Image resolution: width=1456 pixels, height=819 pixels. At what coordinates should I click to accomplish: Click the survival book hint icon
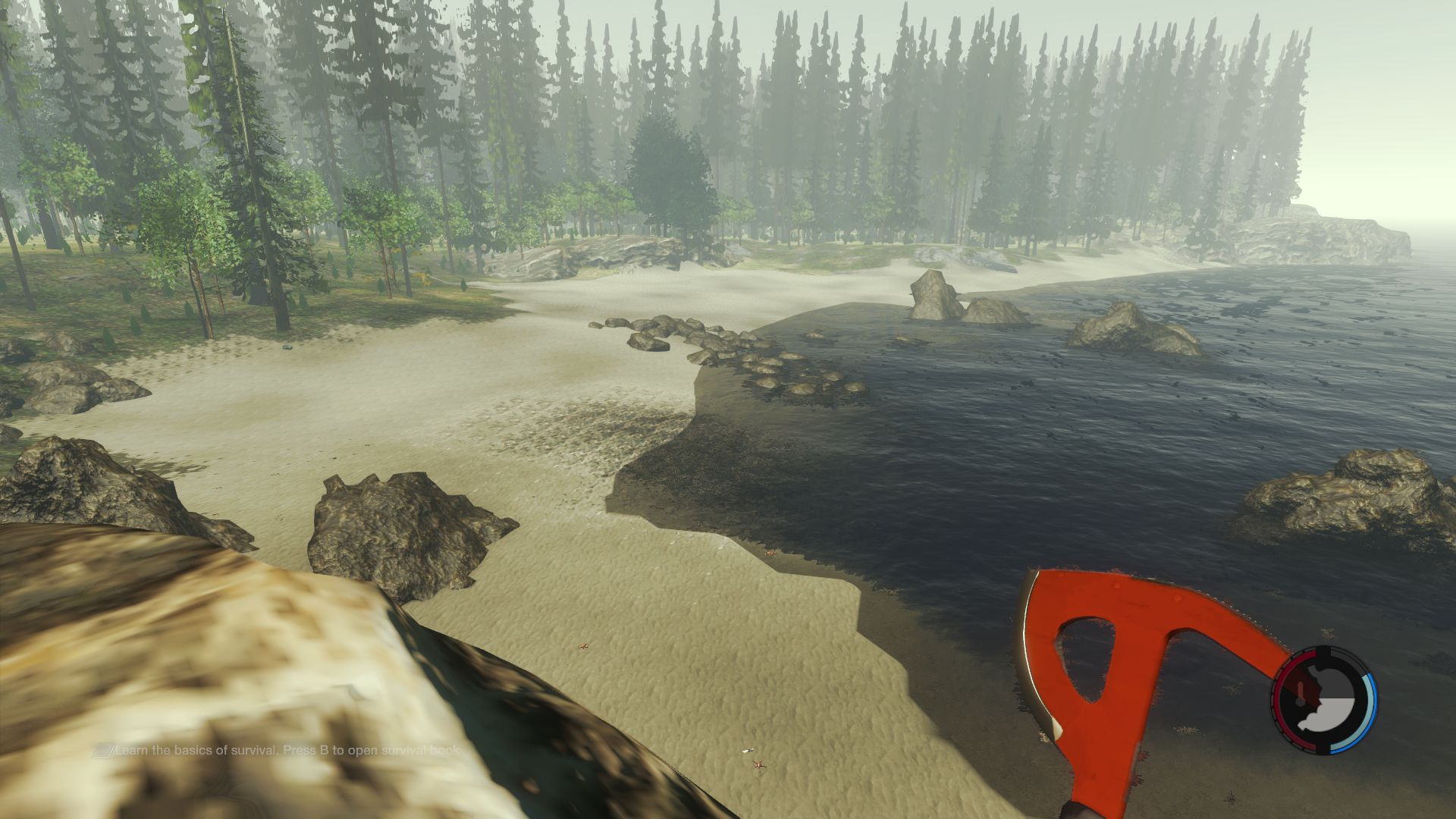(x=103, y=751)
